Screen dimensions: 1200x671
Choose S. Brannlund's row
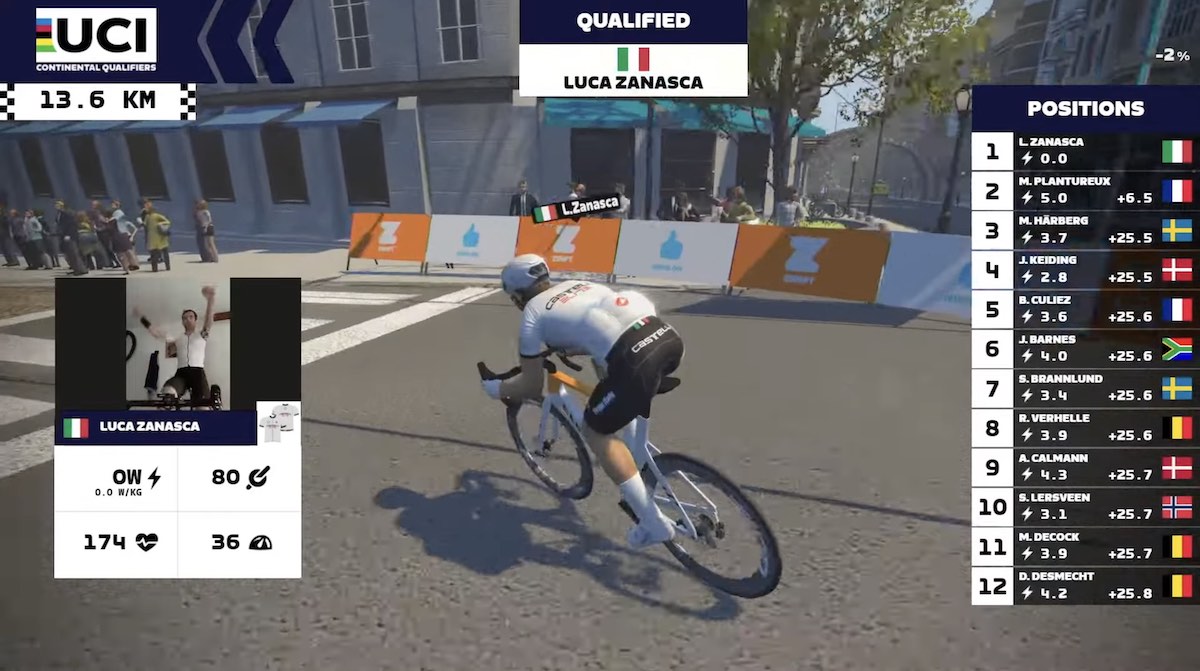(1084, 388)
